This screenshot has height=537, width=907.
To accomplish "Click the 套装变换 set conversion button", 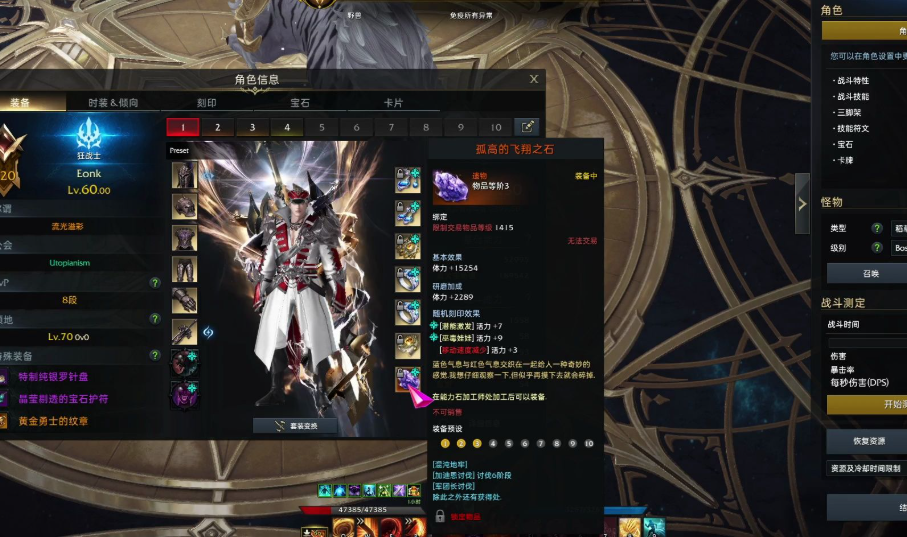I will tap(295, 425).
